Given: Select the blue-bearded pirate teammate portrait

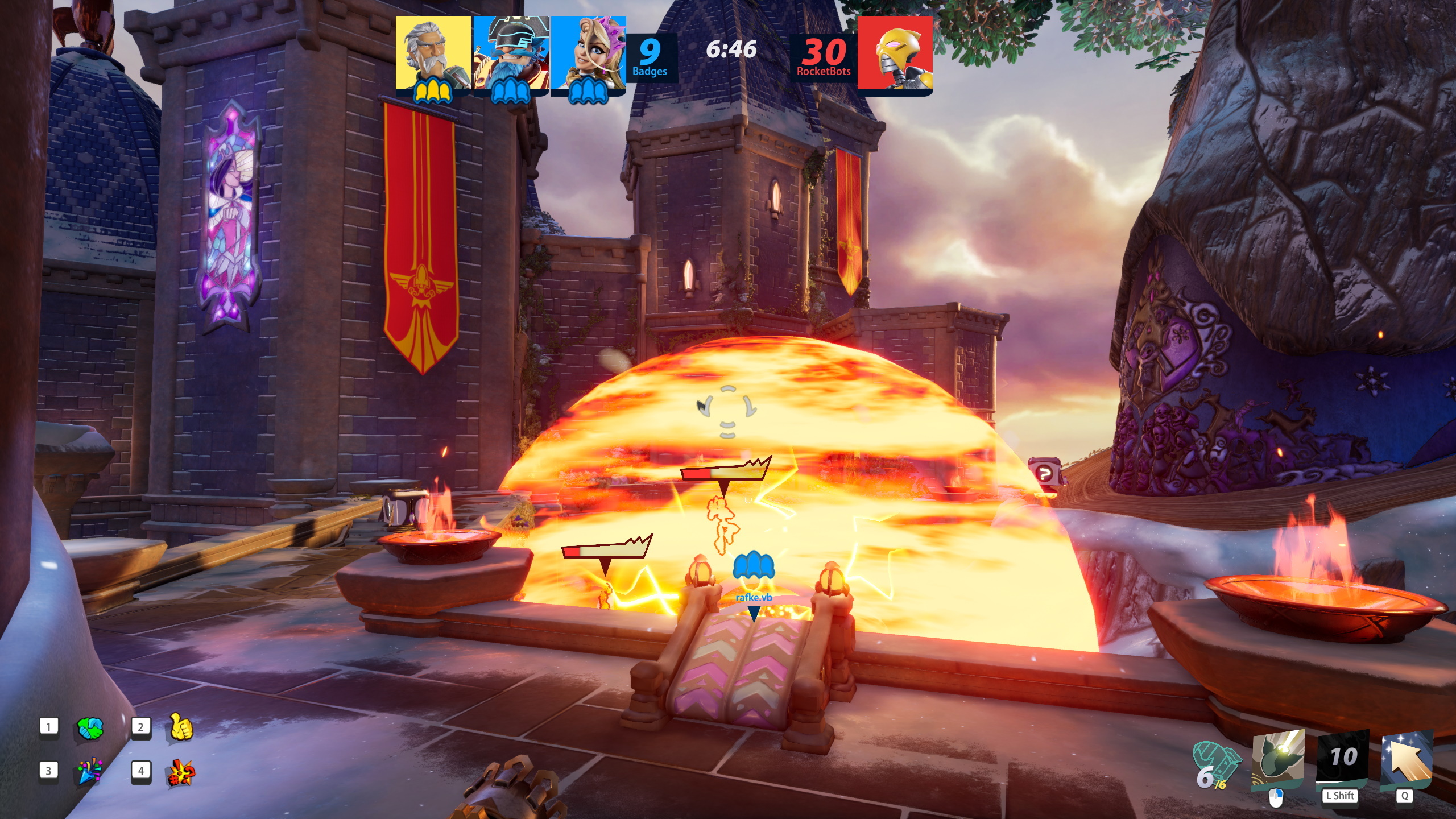Looking at the screenshot, I should point(511,53).
